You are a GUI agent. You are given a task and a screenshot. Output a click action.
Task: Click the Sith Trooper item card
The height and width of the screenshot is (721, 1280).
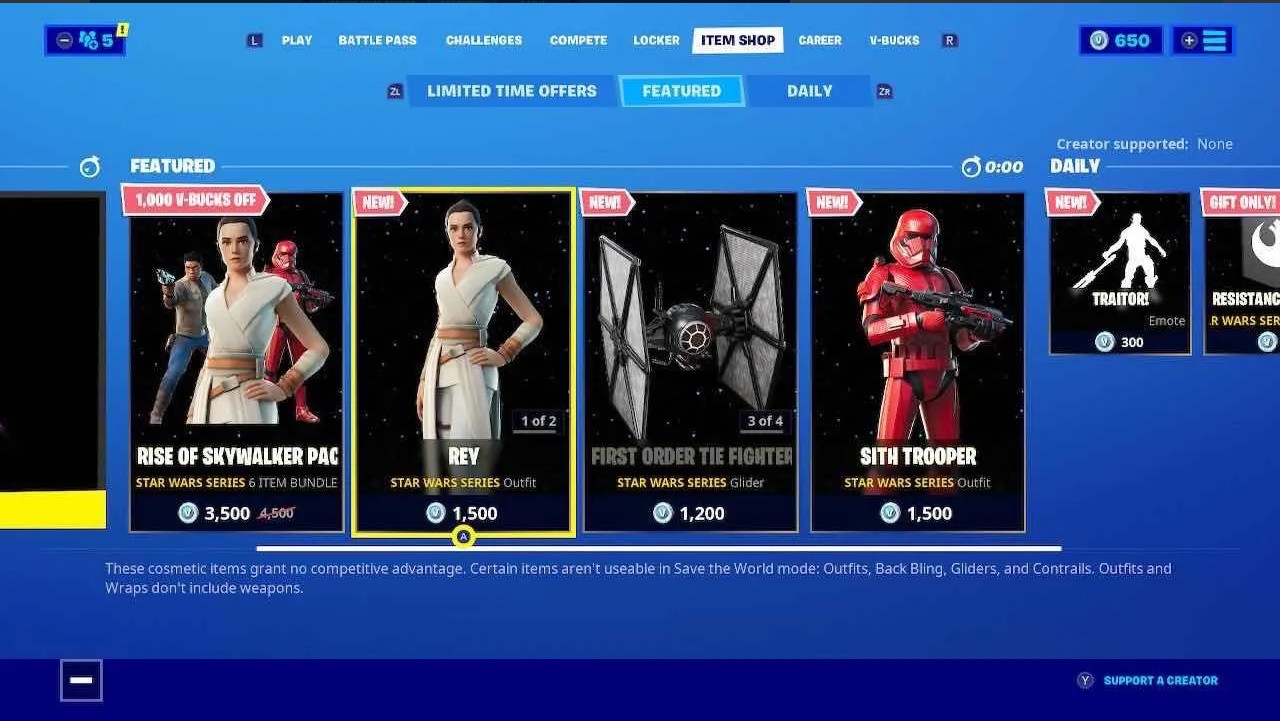(916, 360)
